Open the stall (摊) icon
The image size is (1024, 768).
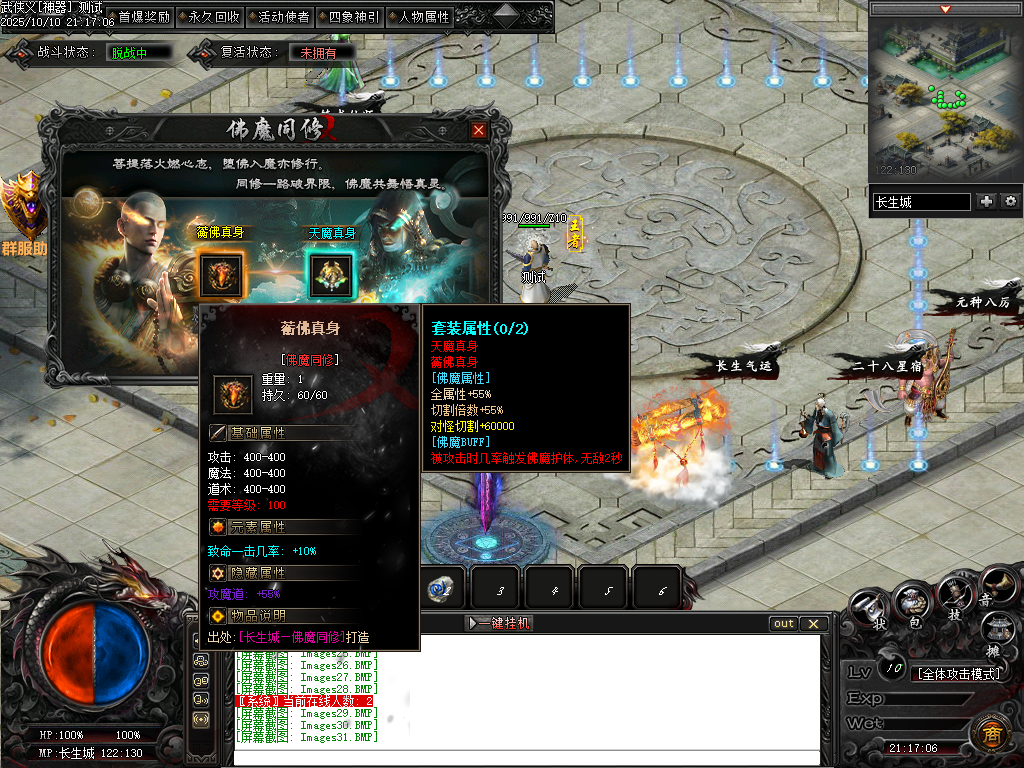pos(998,630)
